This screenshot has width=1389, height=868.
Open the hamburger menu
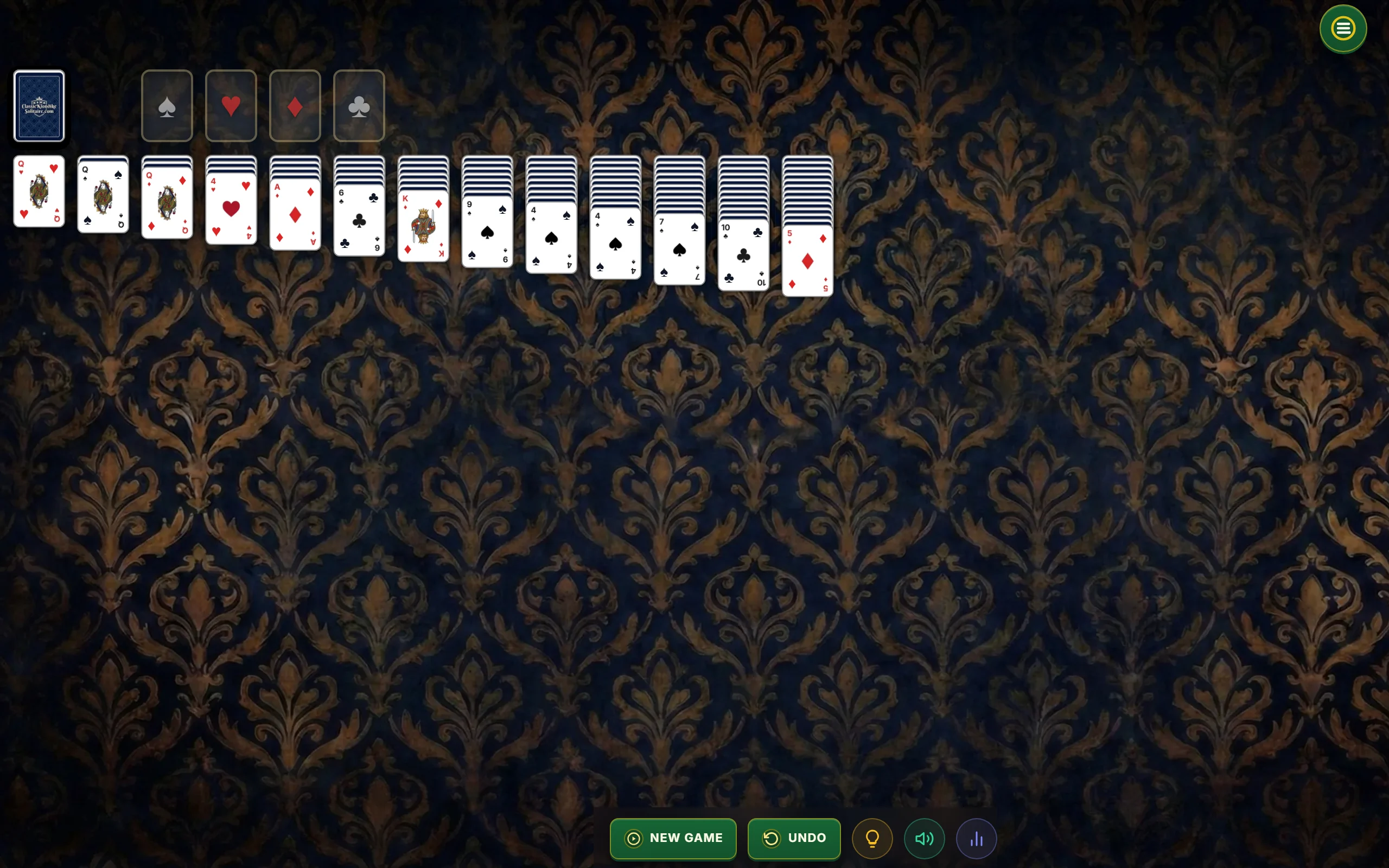[x=1342, y=29]
